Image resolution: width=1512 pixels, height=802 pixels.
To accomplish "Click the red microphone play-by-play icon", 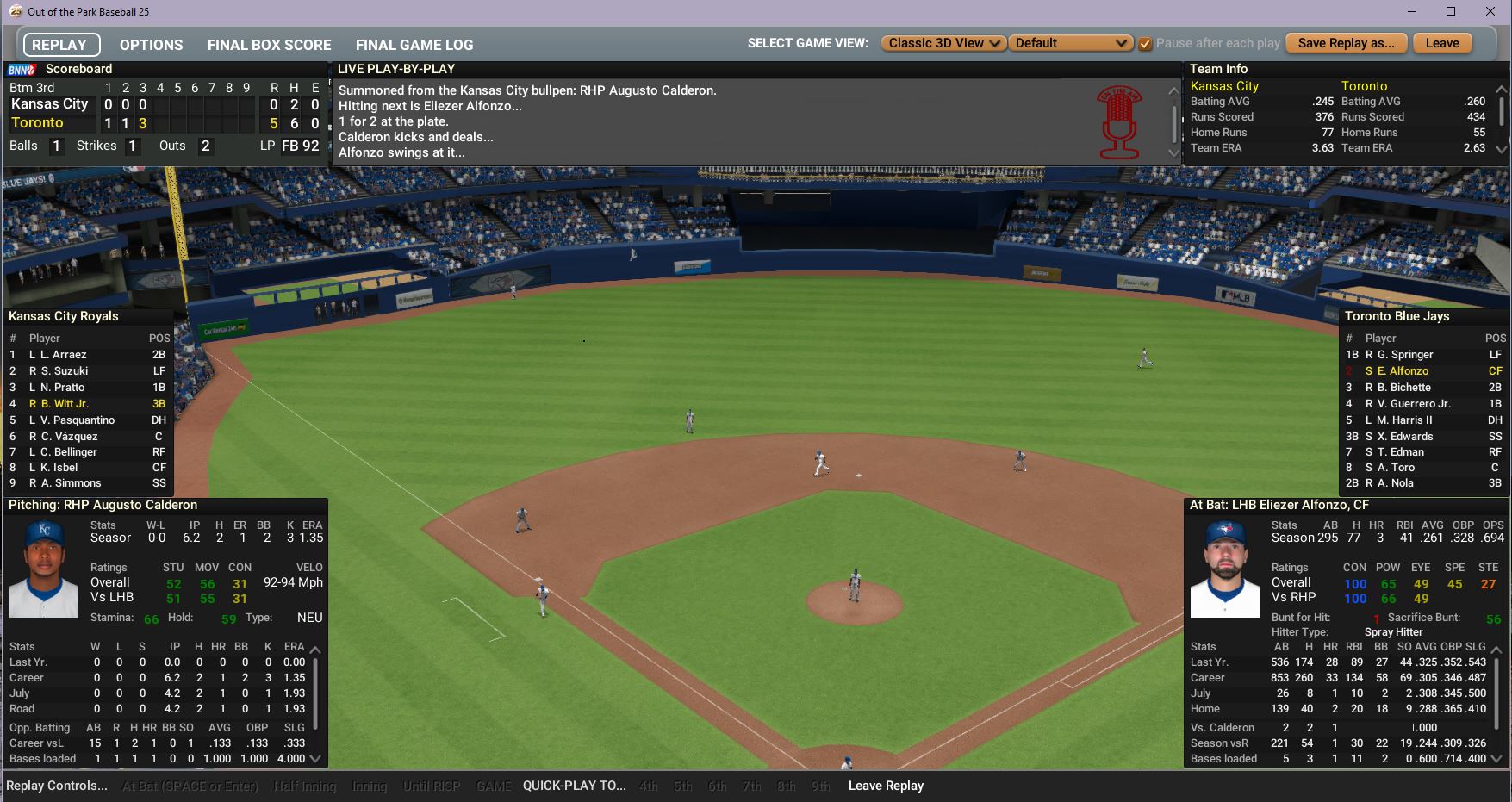I will (x=1118, y=122).
